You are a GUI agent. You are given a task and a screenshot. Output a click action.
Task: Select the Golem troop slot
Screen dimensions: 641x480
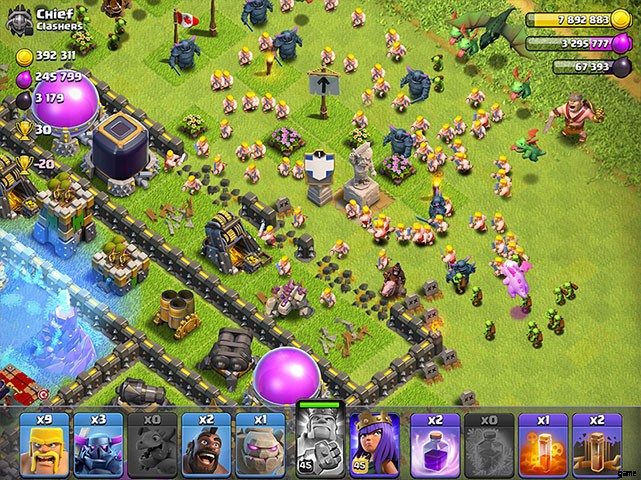click(260, 443)
